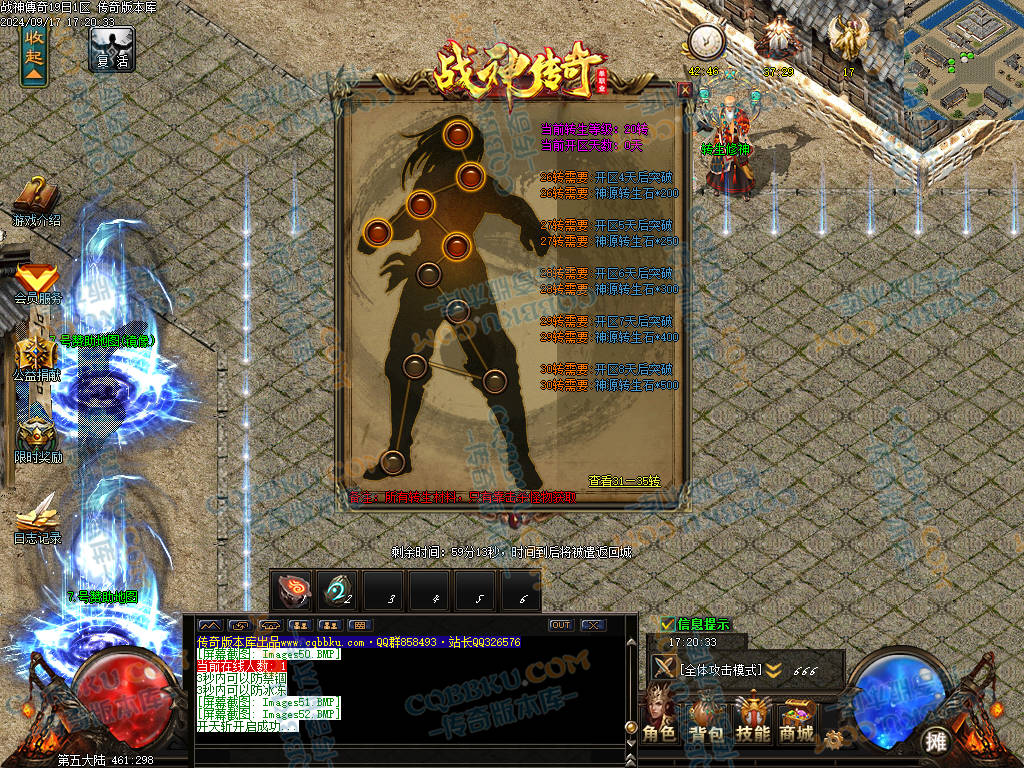Image resolution: width=1024 pixels, height=768 pixels.
Task: Expand the 全体攻击模式 attack mode dropdown
Action: (773, 670)
